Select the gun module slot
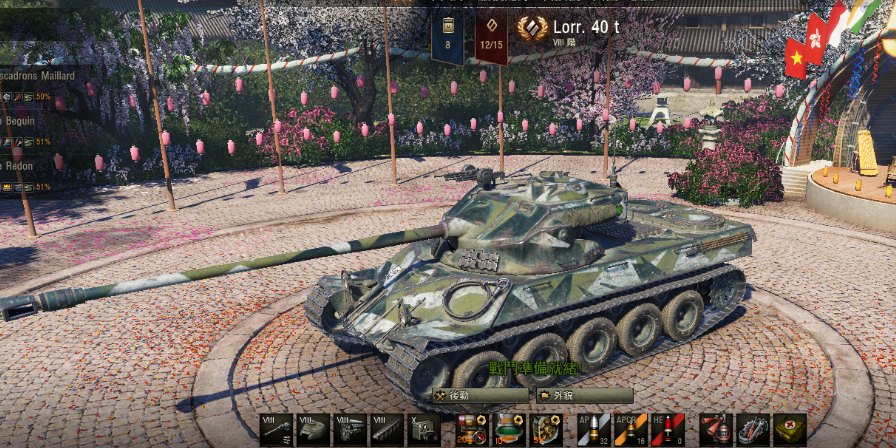896x448 pixels. 276,430
